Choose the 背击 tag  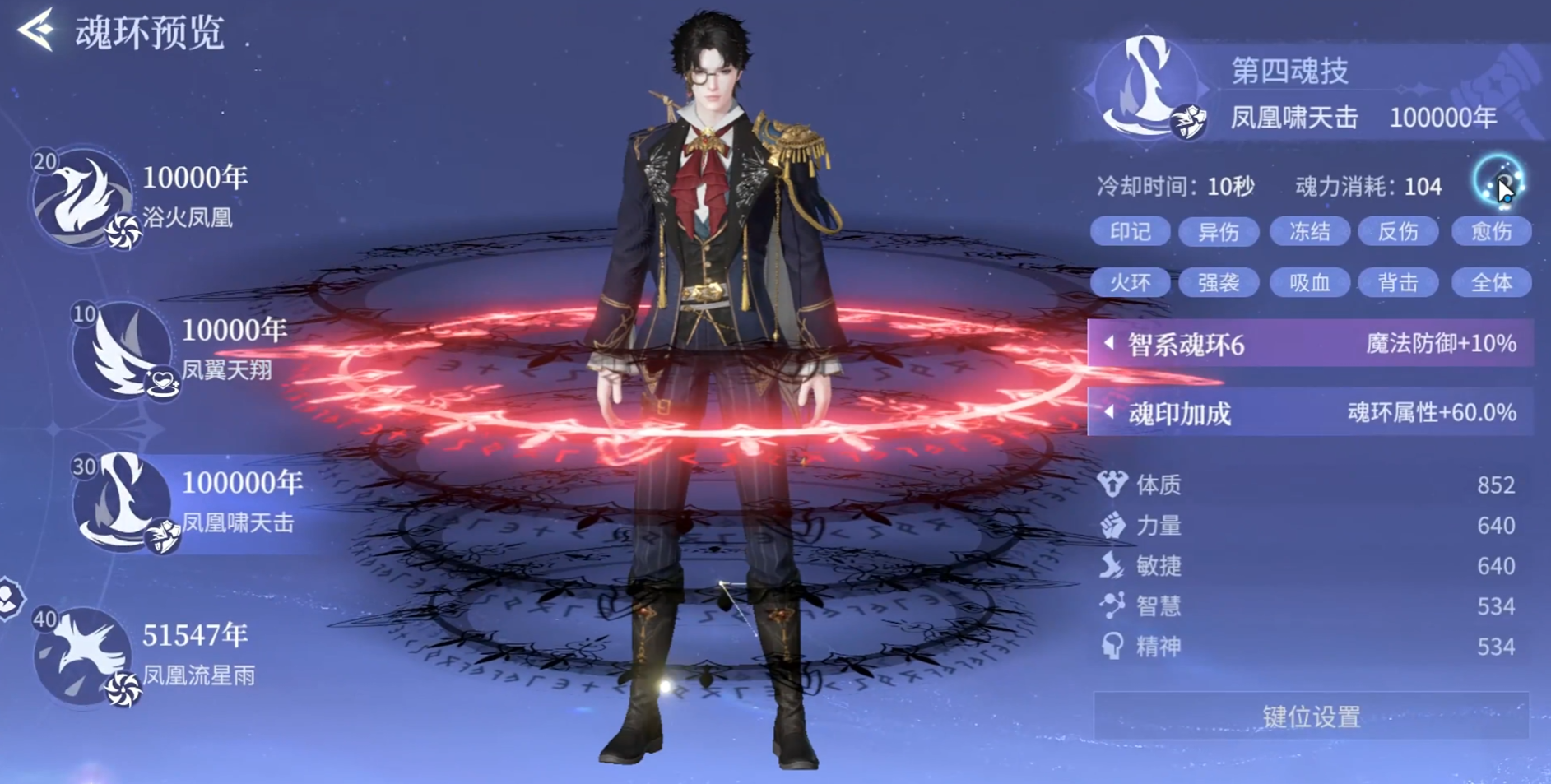pyautogui.click(x=1398, y=283)
